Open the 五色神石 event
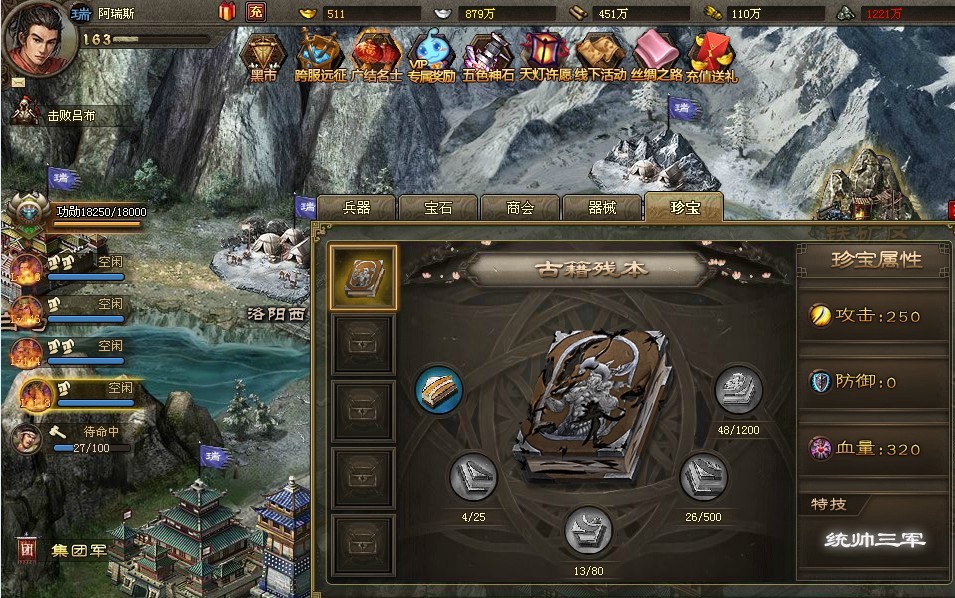 coord(489,53)
